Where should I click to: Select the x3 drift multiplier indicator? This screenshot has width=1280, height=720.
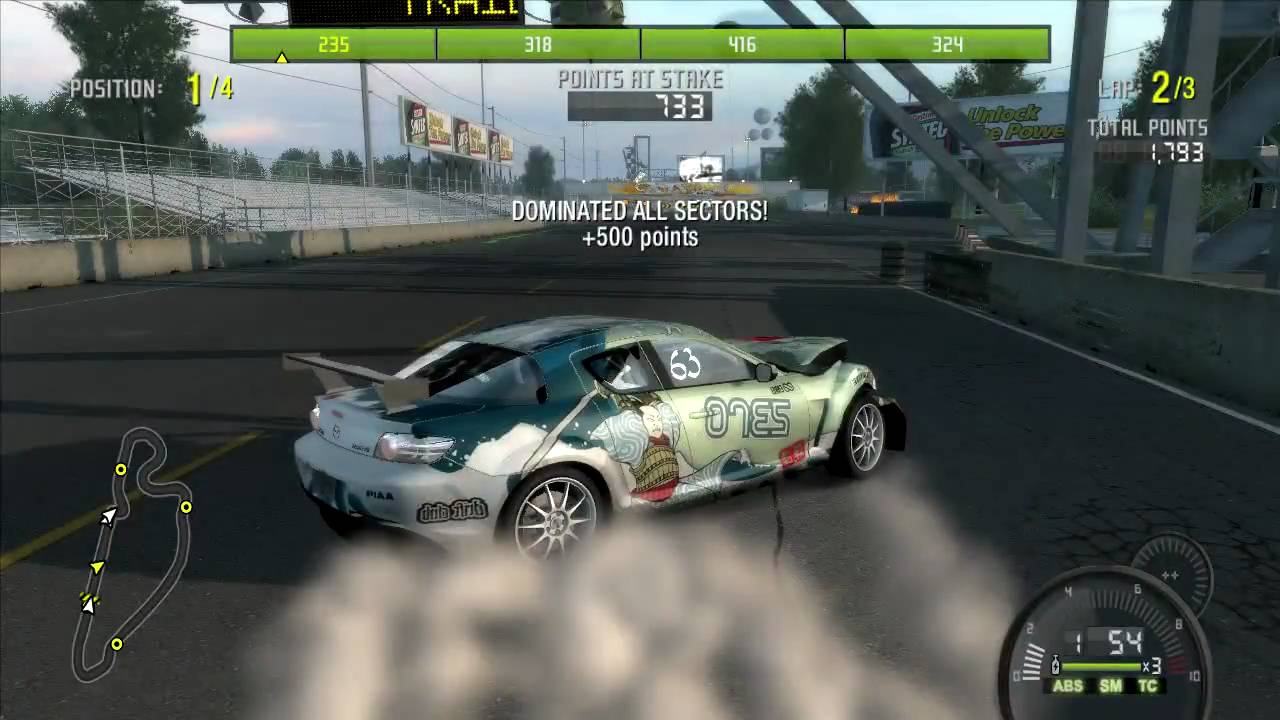pos(1152,666)
